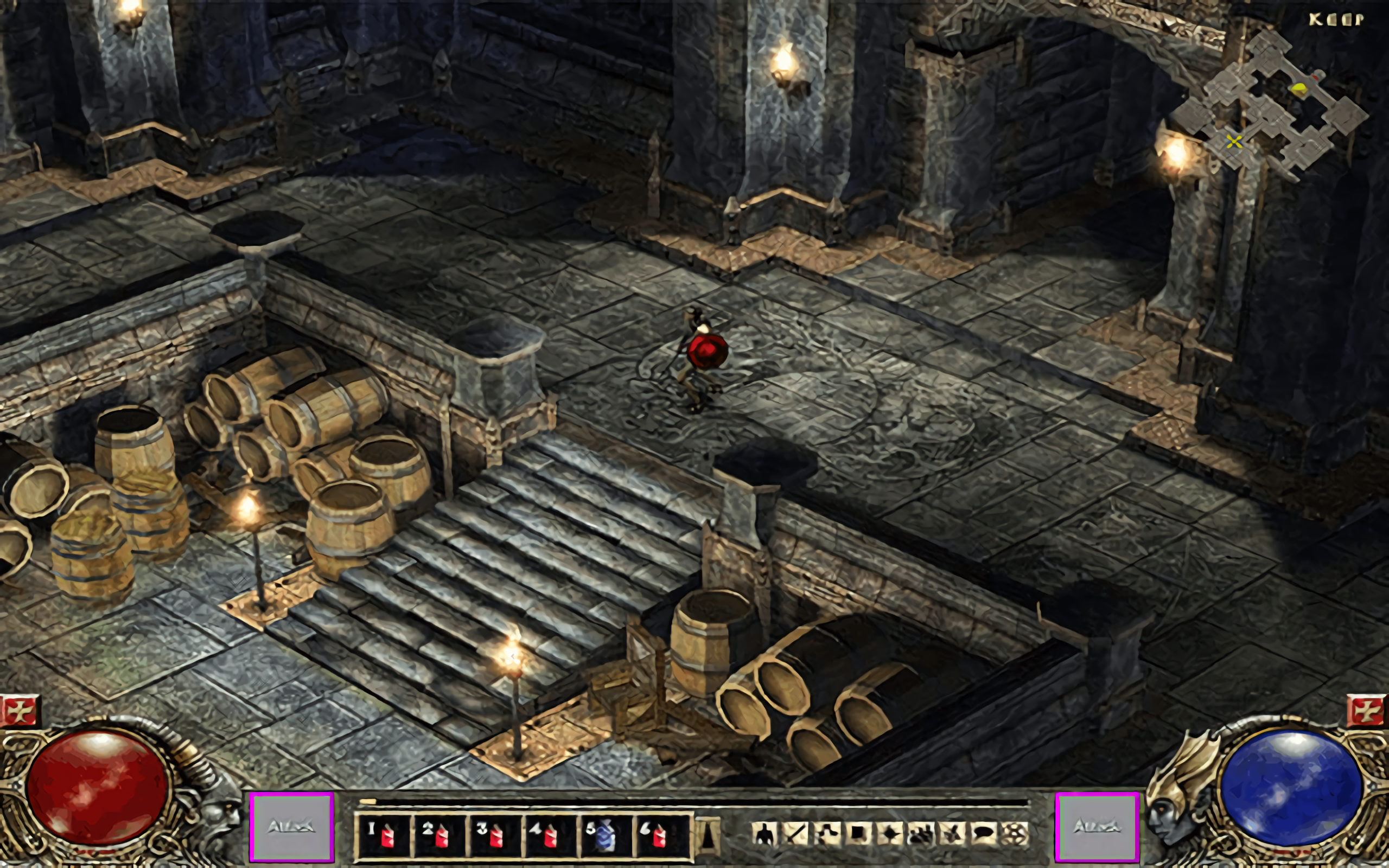Open the character sheet silhouette icon
The height and width of the screenshot is (868, 1389).
click(x=763, y=834)
